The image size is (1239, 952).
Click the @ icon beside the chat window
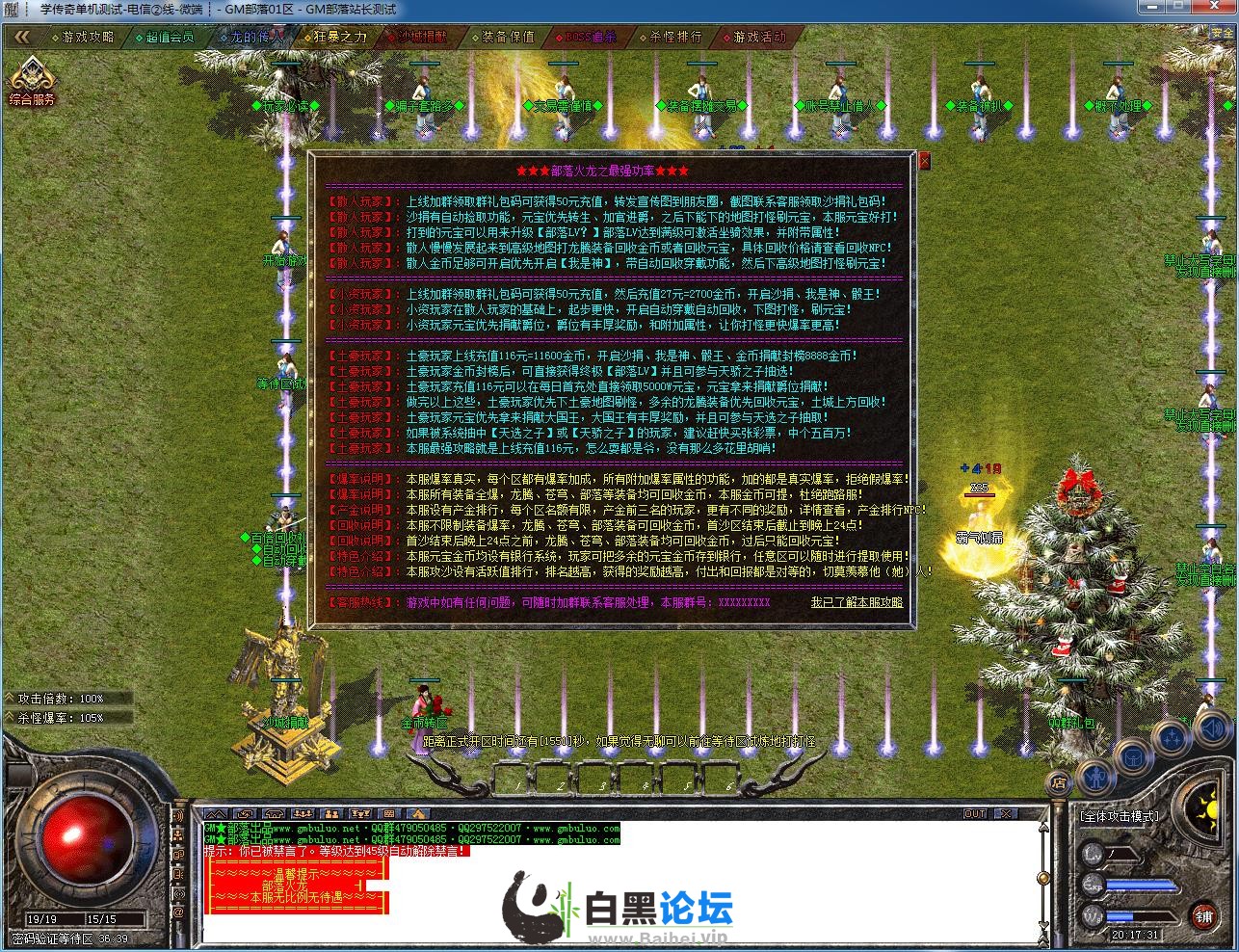click(178, 910)
